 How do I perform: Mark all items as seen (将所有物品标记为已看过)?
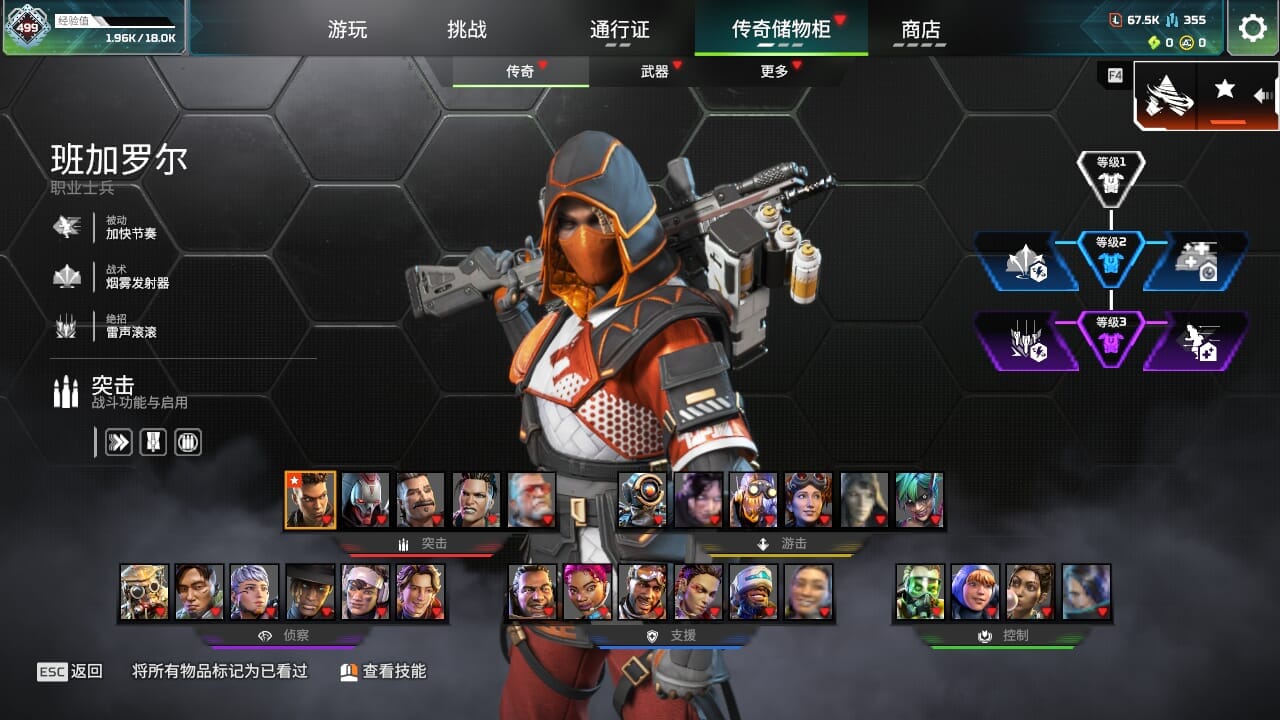coord(220,671)
